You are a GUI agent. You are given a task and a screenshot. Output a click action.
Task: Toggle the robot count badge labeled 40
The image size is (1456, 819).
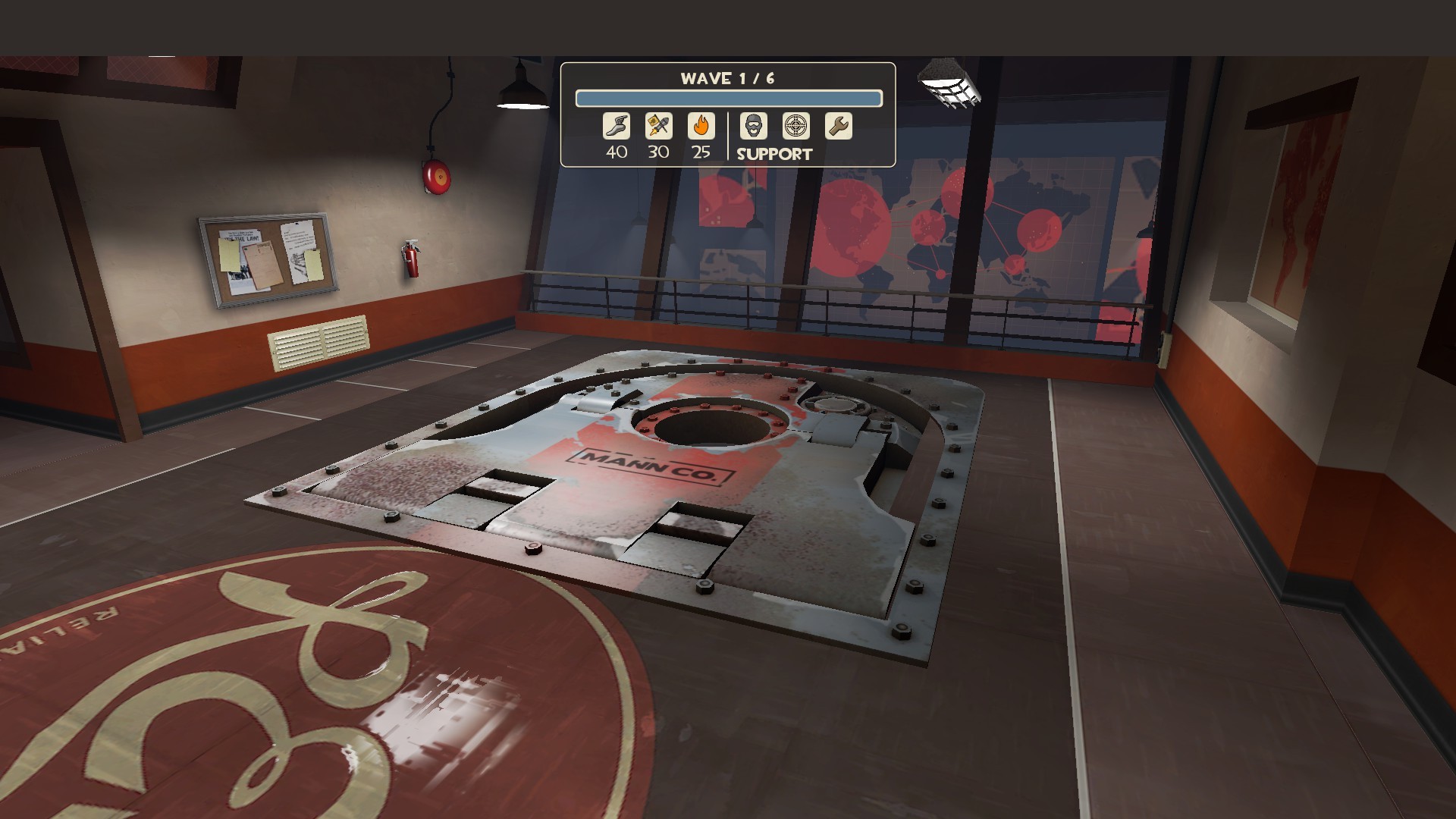(616, 152)
